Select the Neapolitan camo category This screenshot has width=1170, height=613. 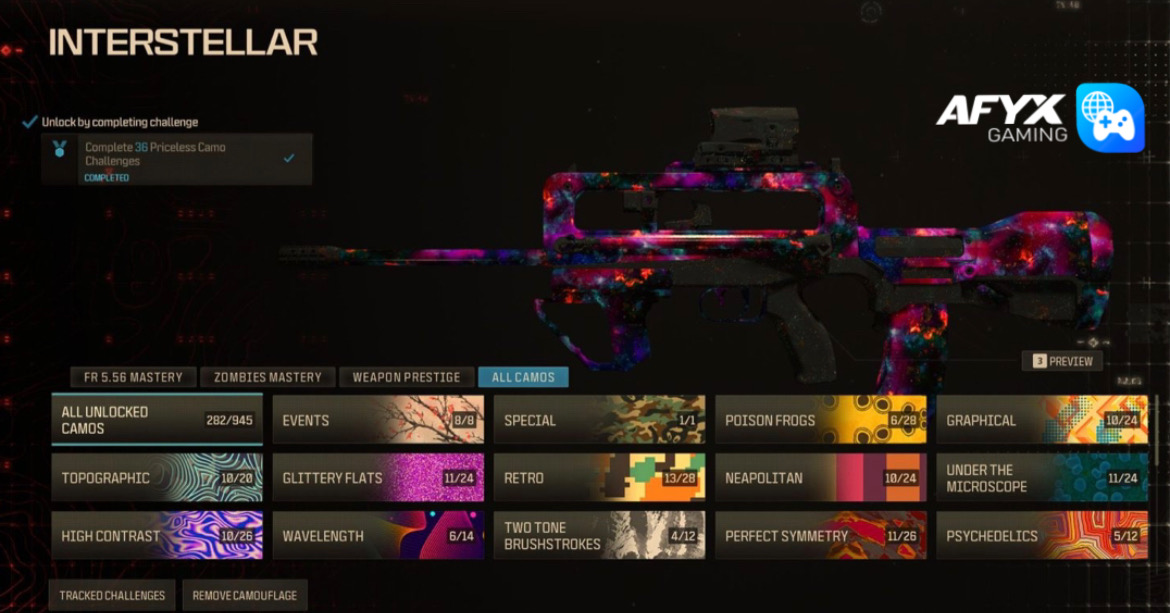click(820, 478)
